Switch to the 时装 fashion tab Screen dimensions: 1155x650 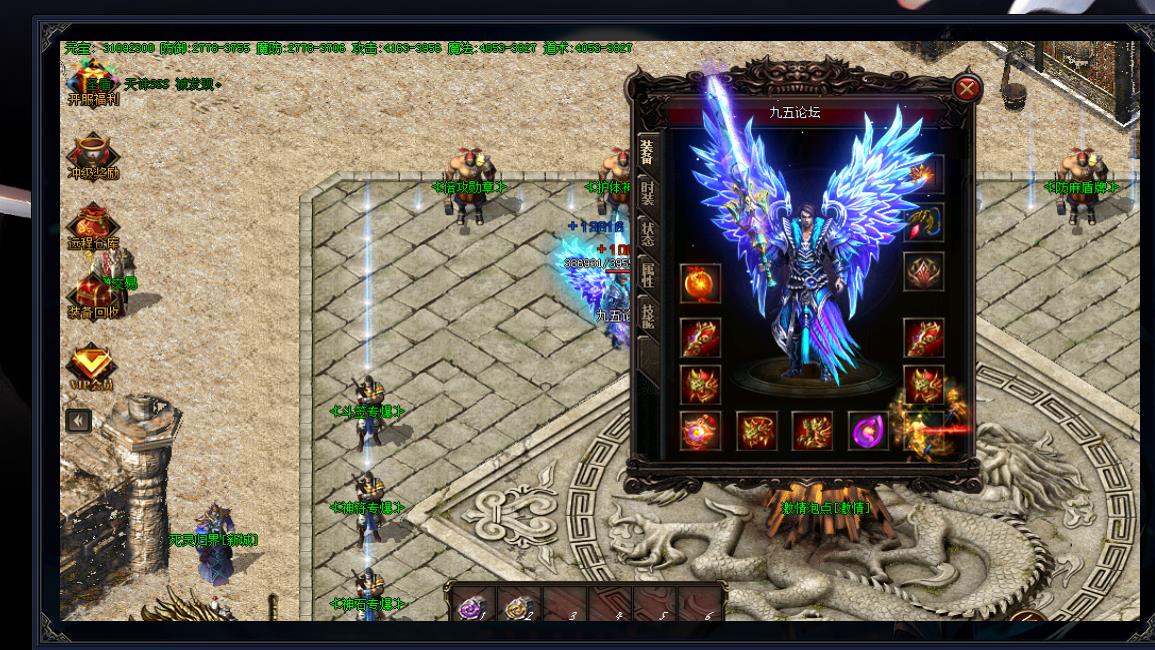coord(648,192)
